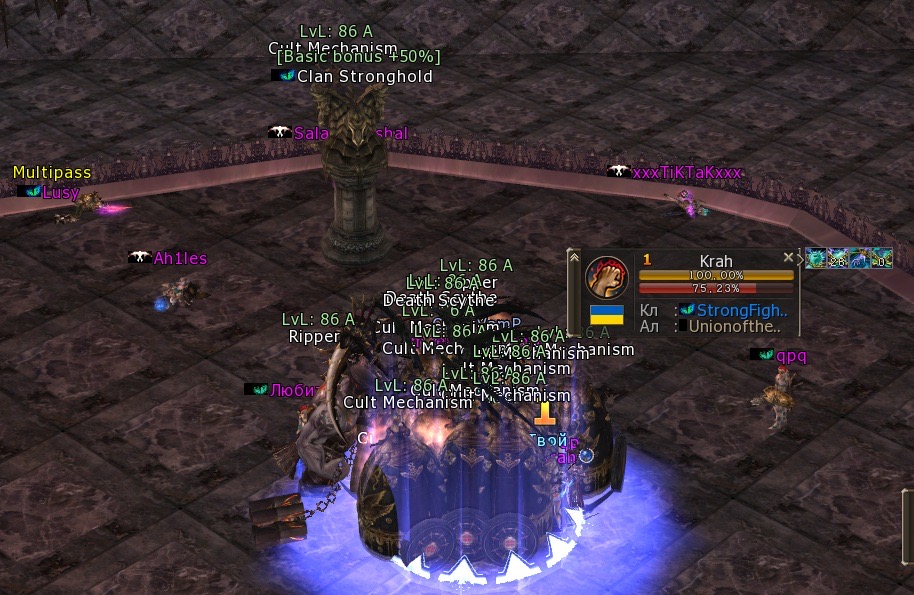Viewport: 914px width, 595px height.
Task: Select the StrongFigh.. clan name
Action: [x=742, y=311]
